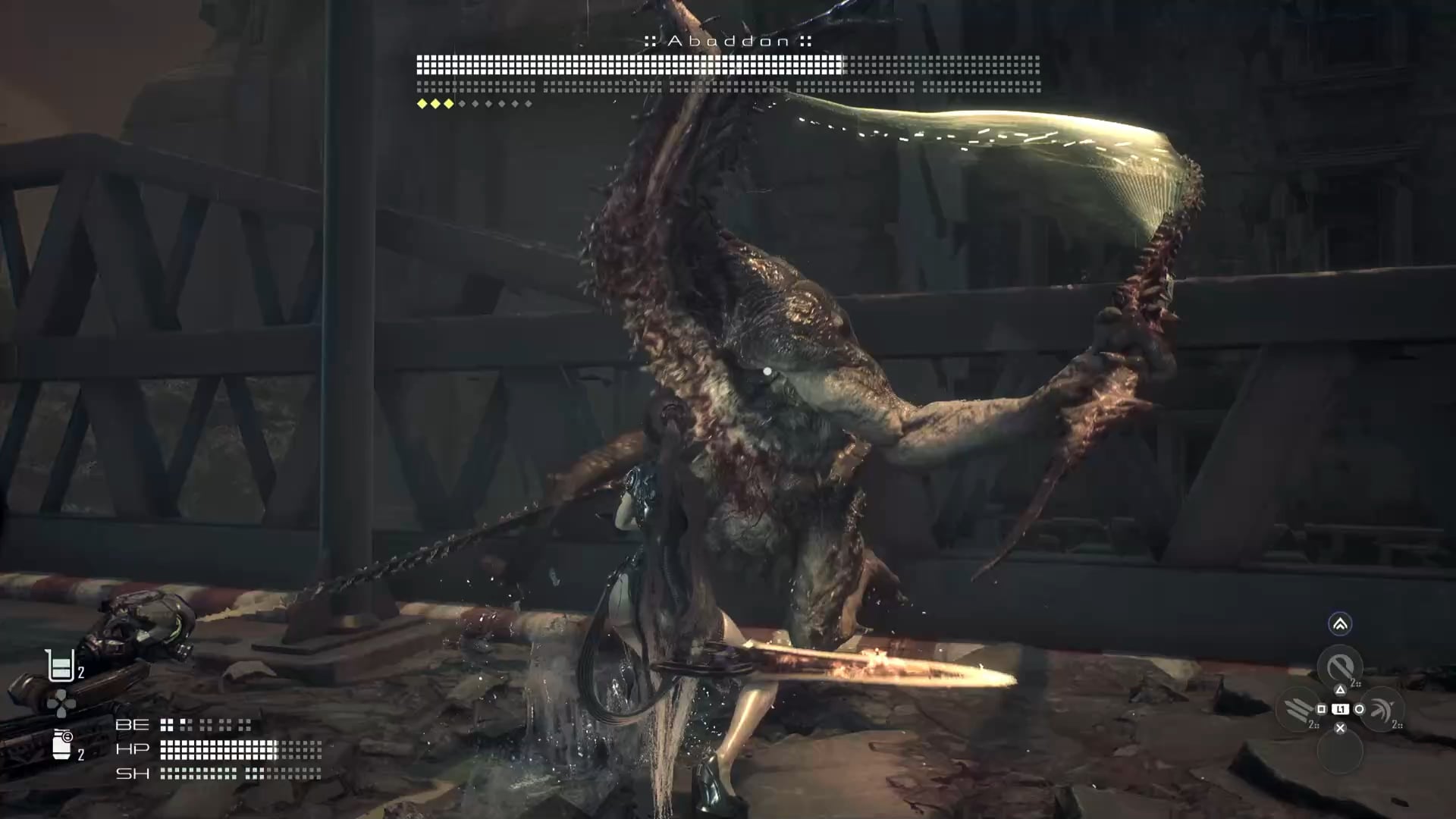Use the healing beaker potion item
This screenshot has width=1456, height=819.
point(60,666)
